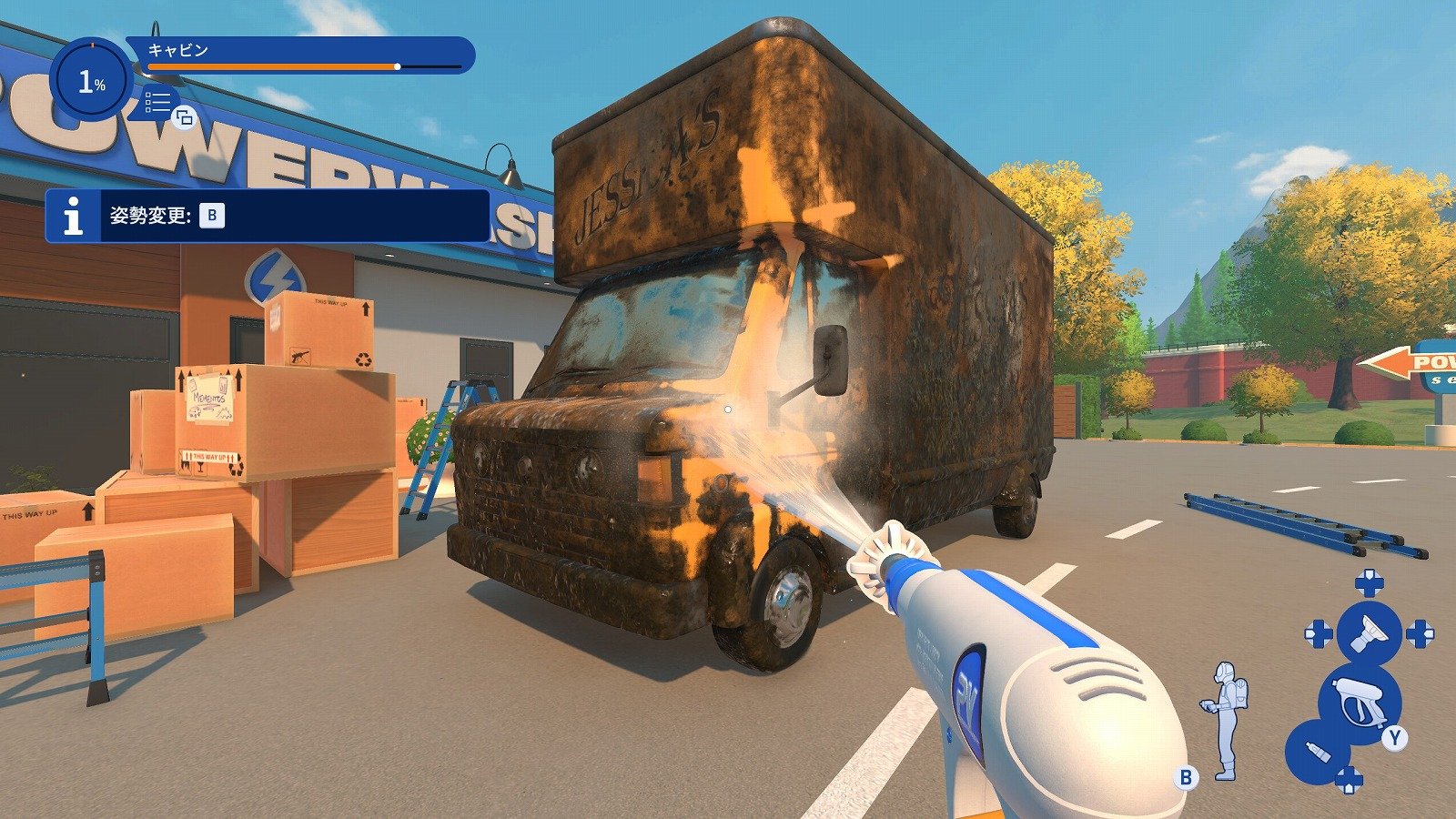Screen dimensions: 1456x819
Task: Click the left d-pad cross icon
Action: (x=1317, y=632)
